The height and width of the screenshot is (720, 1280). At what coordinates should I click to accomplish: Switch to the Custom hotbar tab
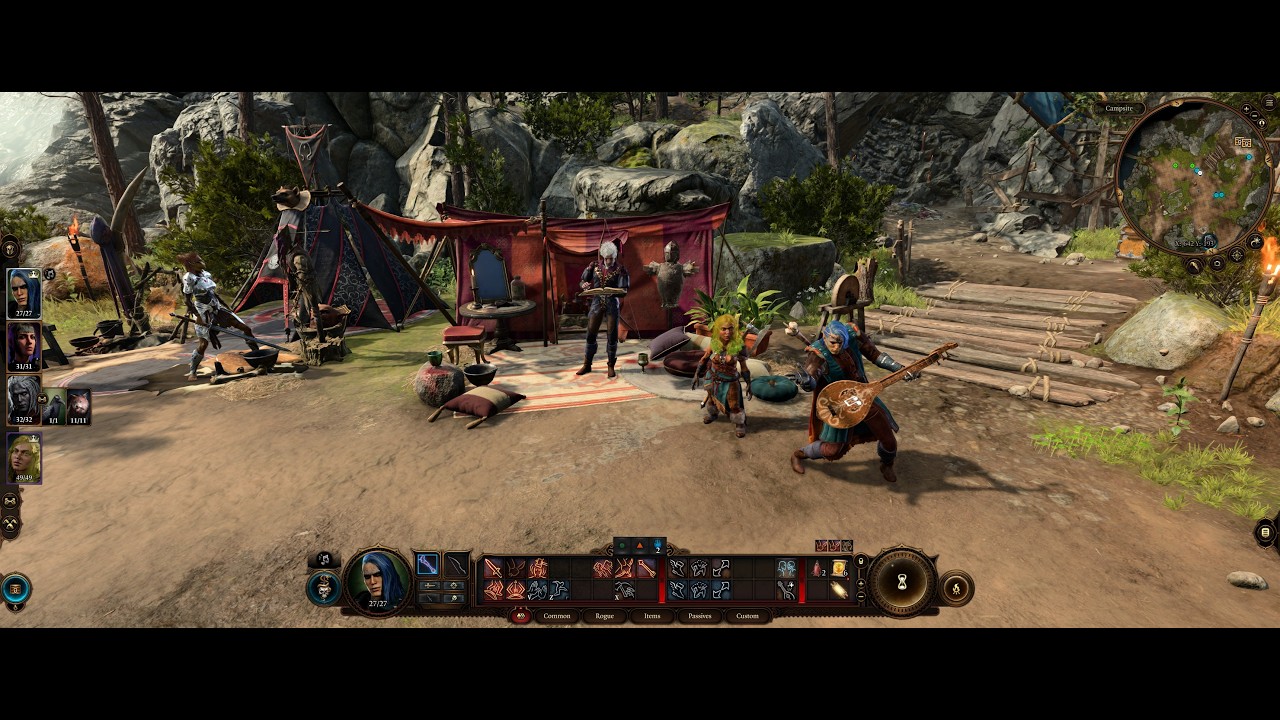click(x=747, y=616)
